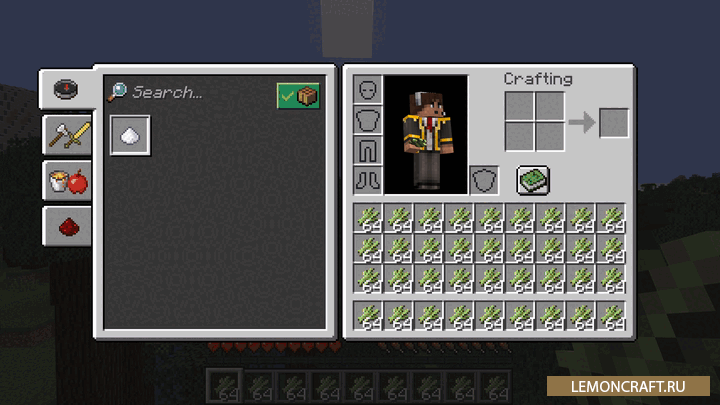Image resolution: width=720 pixels, height=405 pixels.
Task: Close the recipe book with the green book button
Action: (x=532, y=180)
